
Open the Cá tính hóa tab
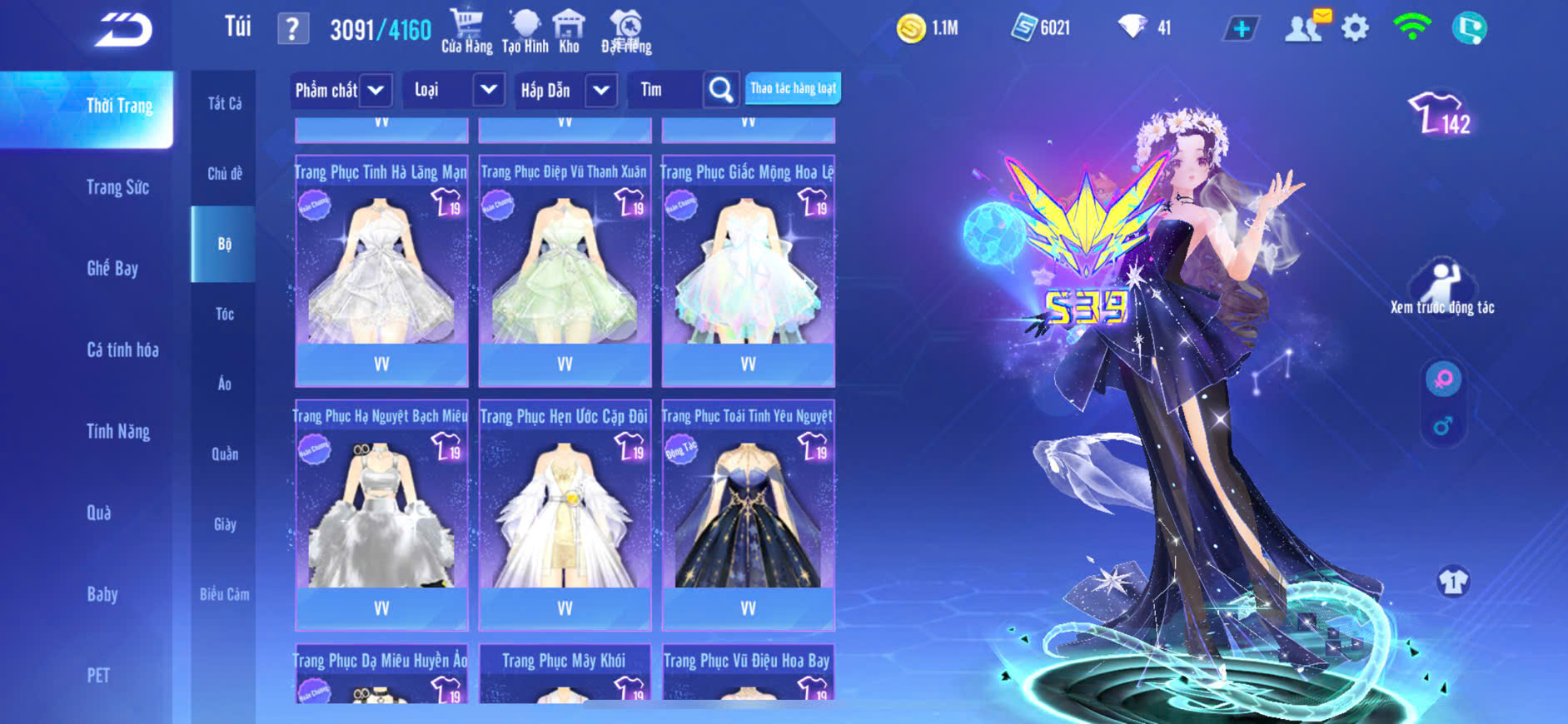[122, 350]
